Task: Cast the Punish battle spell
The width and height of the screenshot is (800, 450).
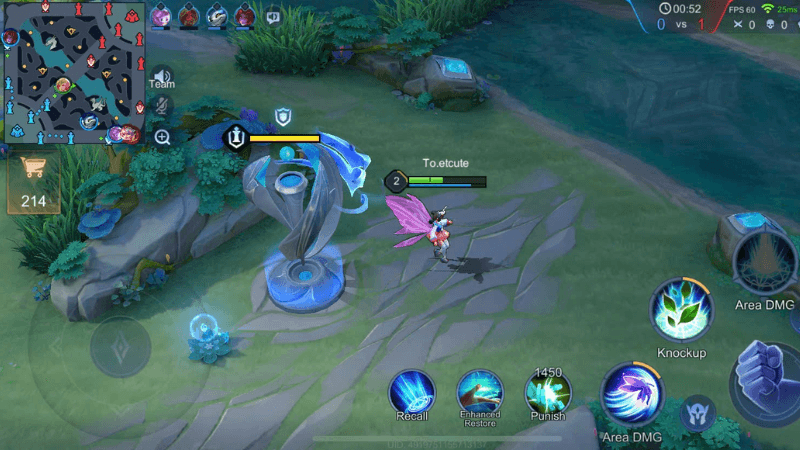Action: point(548,393)
